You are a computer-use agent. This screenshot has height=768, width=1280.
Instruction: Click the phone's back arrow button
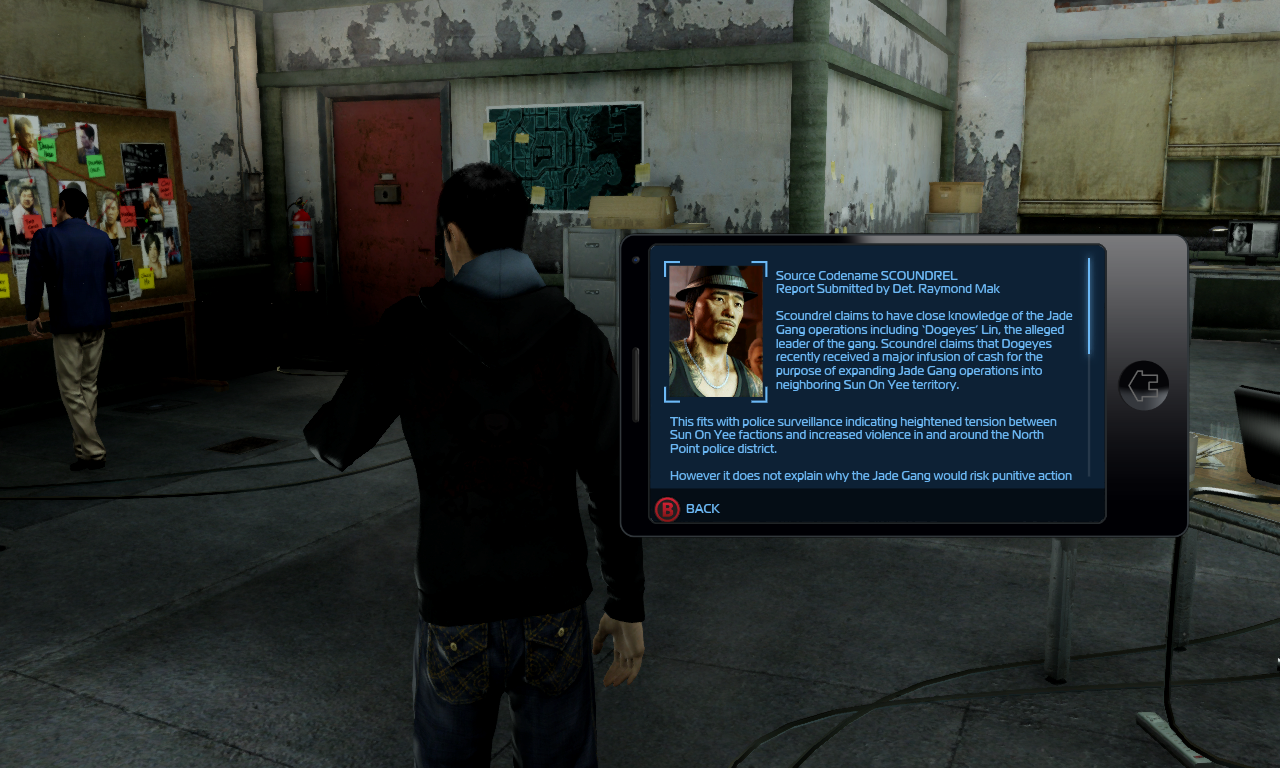pyautogui.click(x=1143, y=385)
